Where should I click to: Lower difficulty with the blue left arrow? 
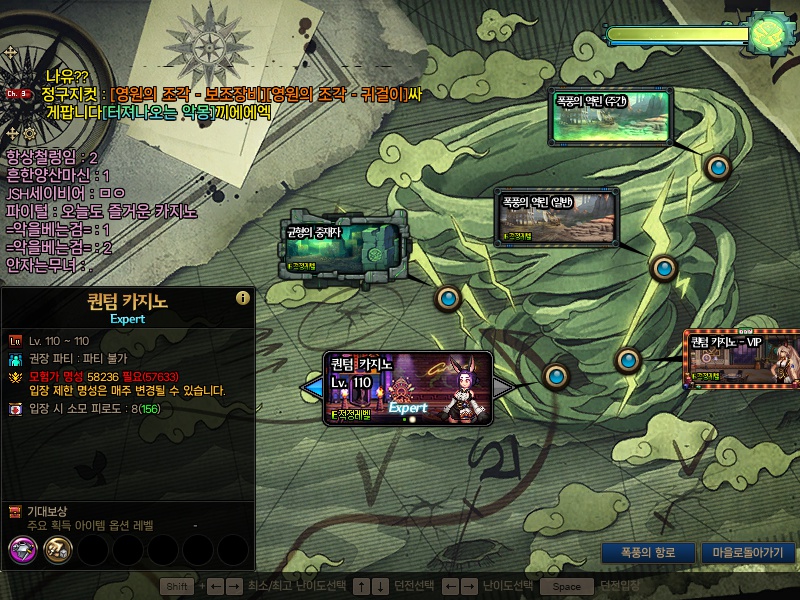click(313, 387)
